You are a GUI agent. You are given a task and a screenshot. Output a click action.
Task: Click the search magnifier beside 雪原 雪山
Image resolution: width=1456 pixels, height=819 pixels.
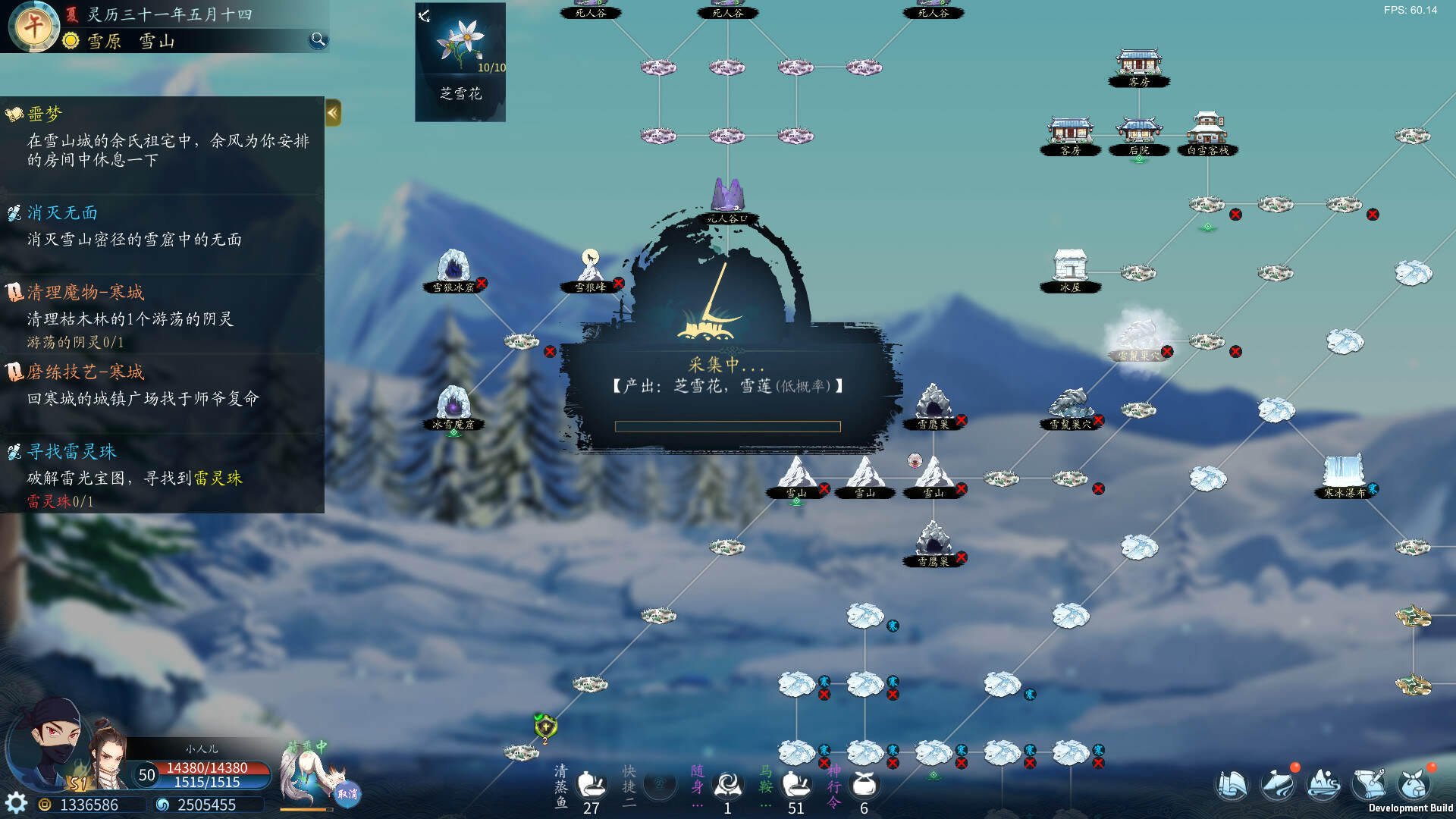[x=317, y=40]
